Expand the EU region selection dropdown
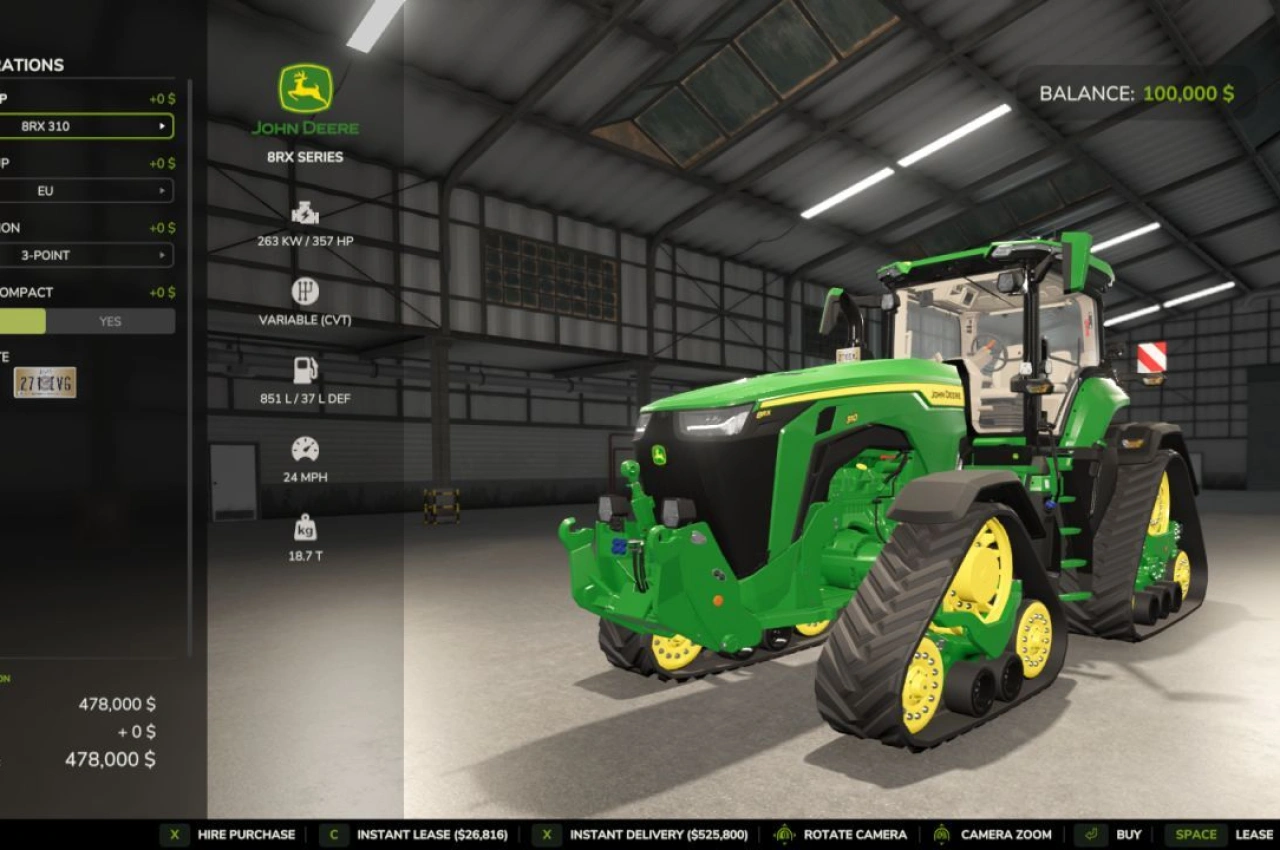This screenshot has width=1280, height=850. click(x=85, y=191)
